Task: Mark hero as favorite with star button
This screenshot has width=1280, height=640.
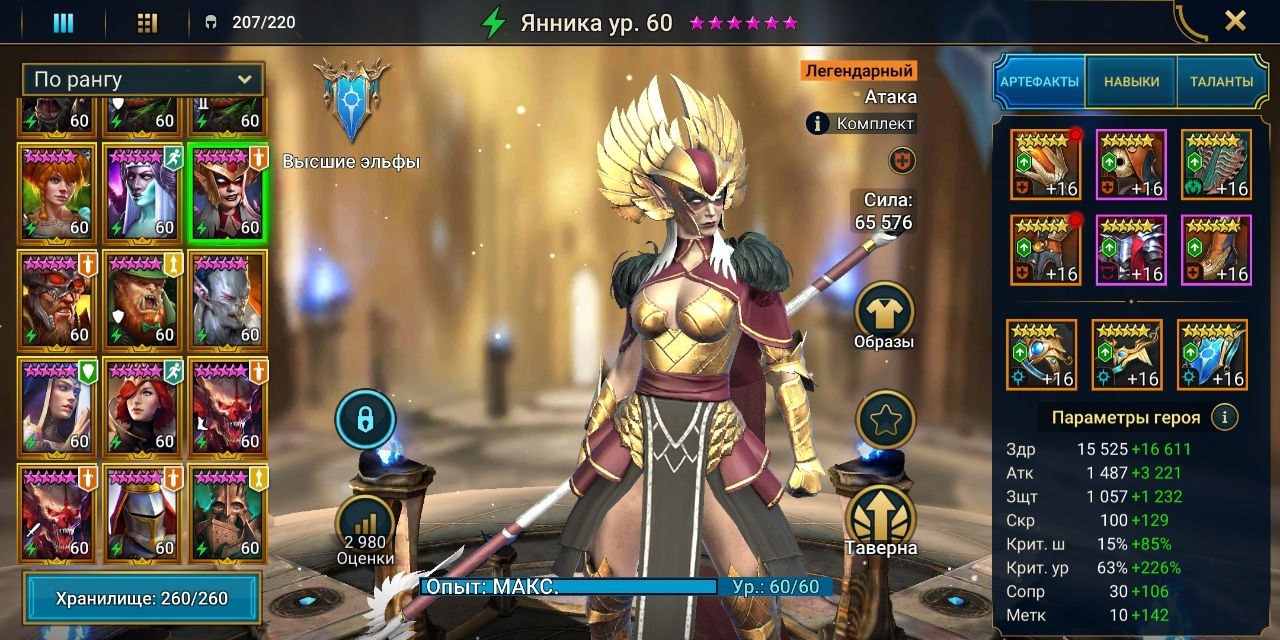Action: coord(886,419)
